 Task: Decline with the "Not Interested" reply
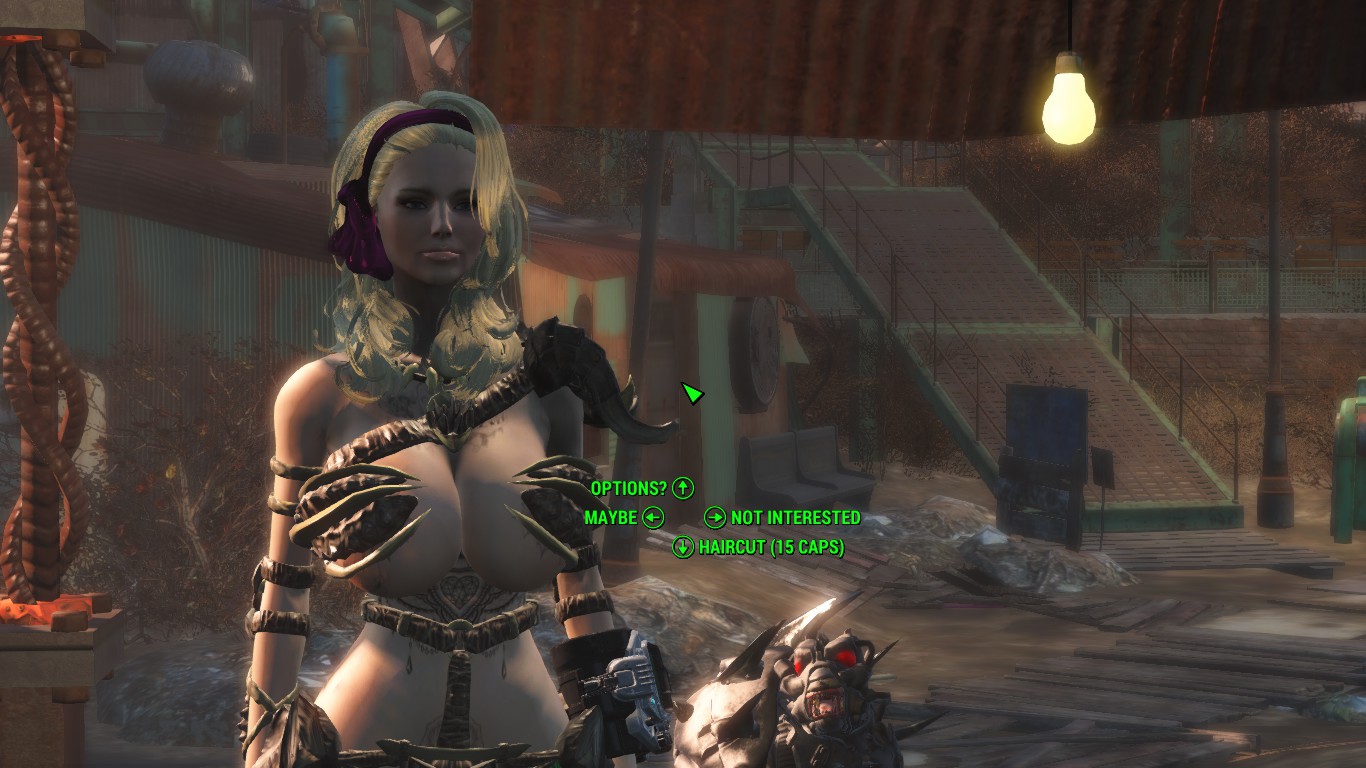click(x=794, y=517)
